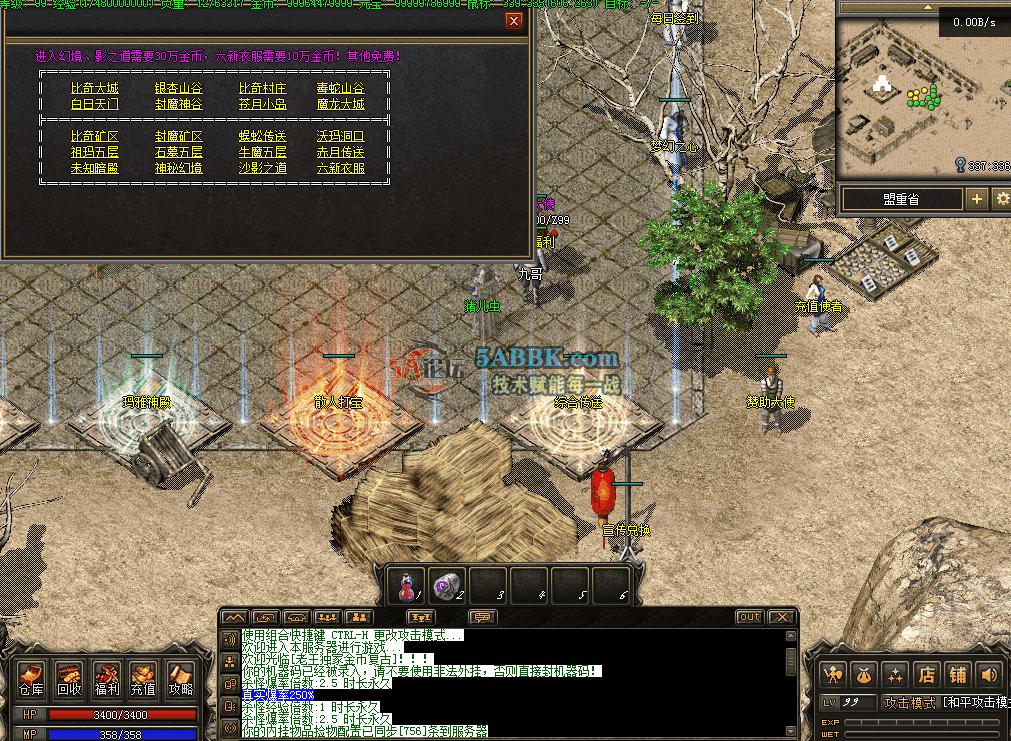Click the minimap plus button
Viewport: 1011px width, 741px height.
(x=977, y=199)
